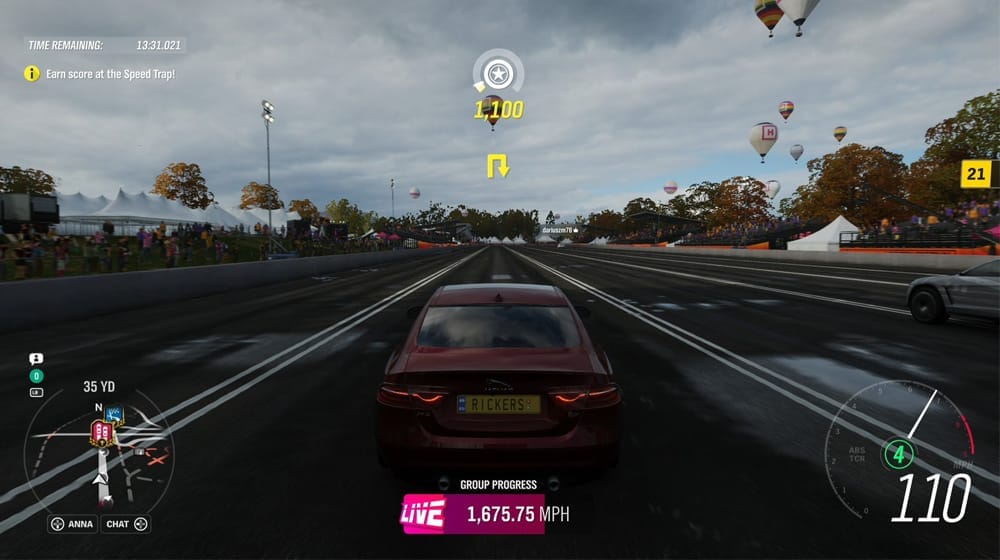The height and width of the screenshot is (560, 1000).
Task: Click the skill star medallion icon
Action: click(x=498, y=73)
